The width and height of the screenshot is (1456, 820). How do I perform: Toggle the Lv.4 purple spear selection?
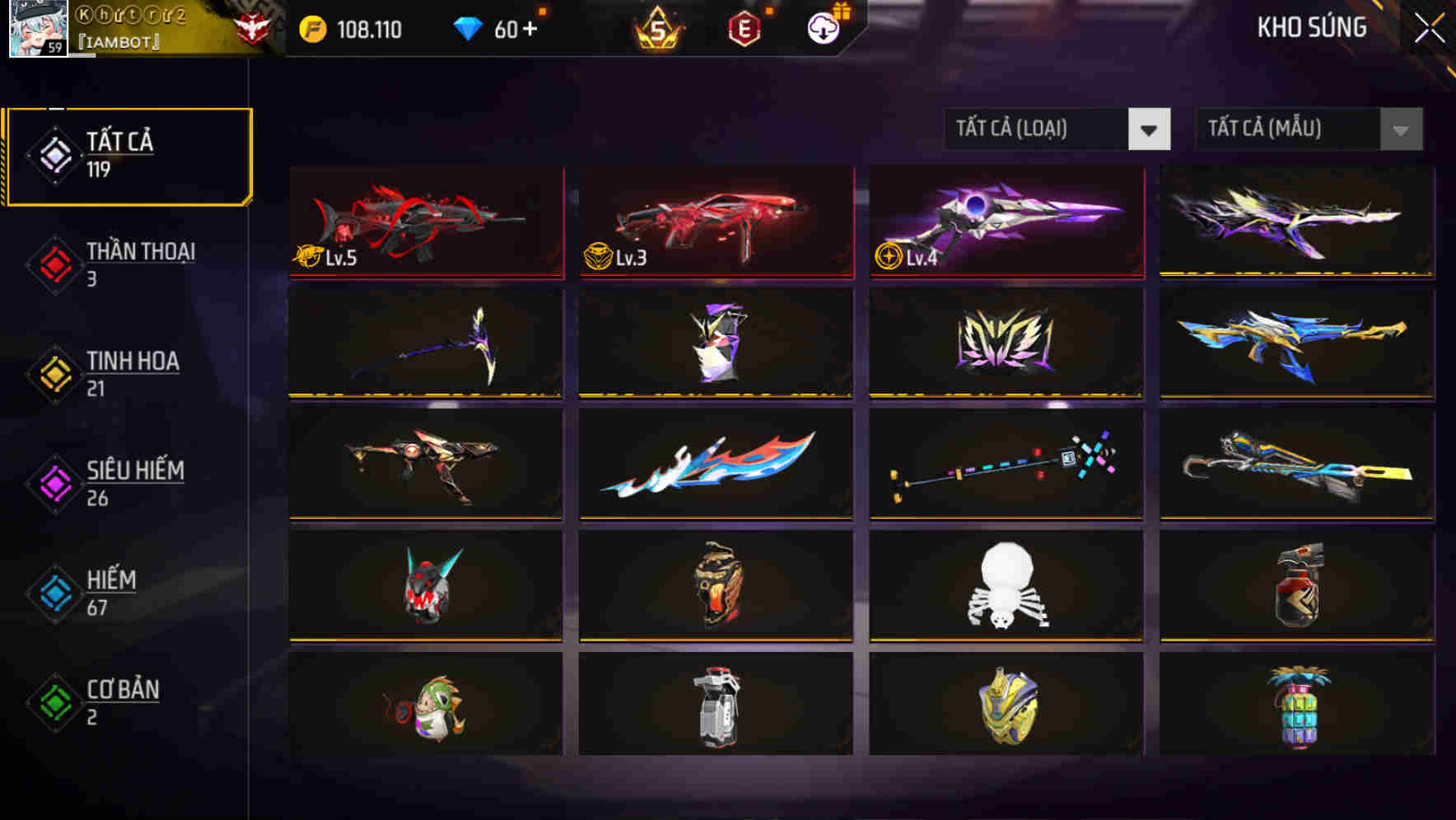[x=1005, y=223]
